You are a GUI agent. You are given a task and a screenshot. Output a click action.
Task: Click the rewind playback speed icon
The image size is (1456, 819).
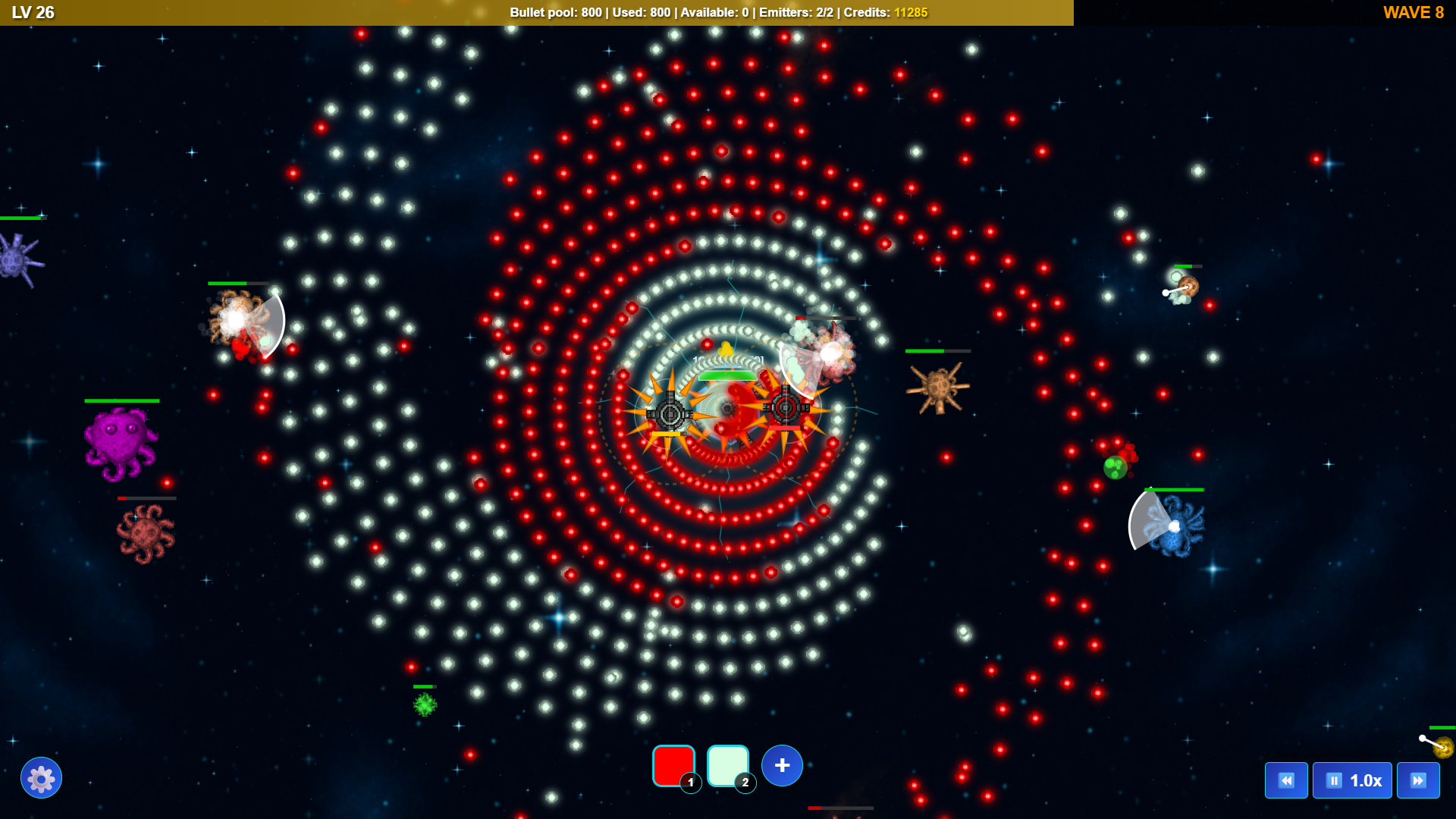(1287, 780)
